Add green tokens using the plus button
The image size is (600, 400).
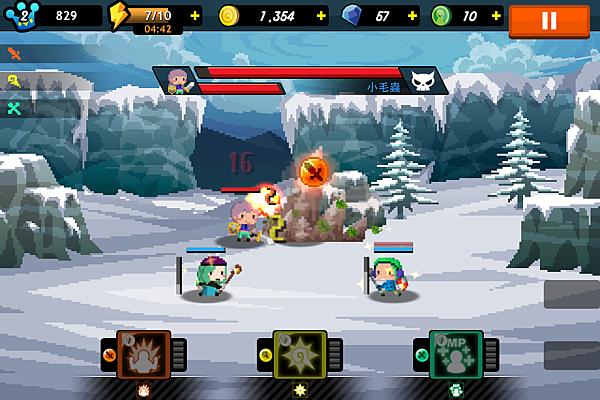pos(497,16)
